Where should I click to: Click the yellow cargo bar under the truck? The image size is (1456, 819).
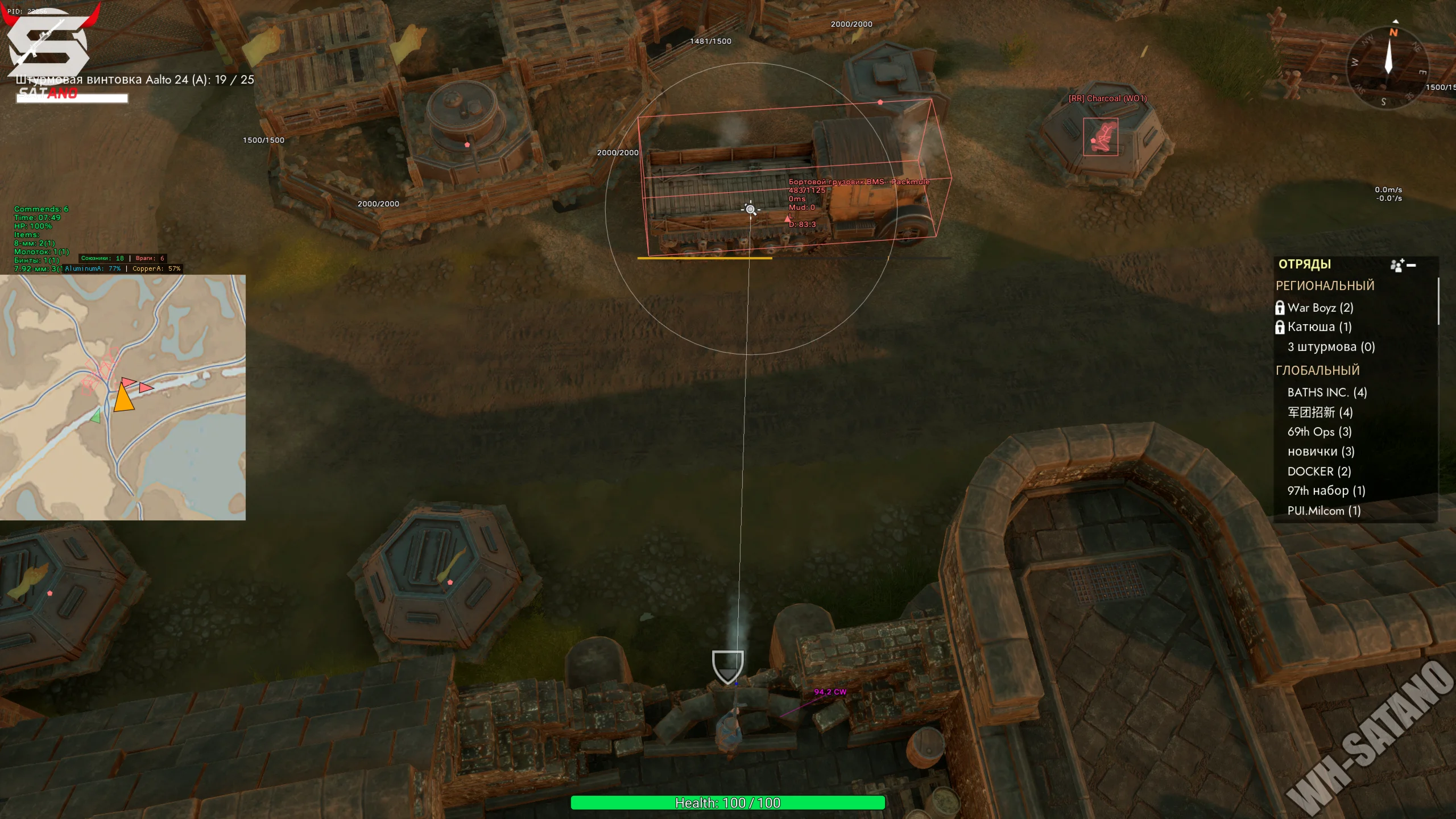coord(705,258)
